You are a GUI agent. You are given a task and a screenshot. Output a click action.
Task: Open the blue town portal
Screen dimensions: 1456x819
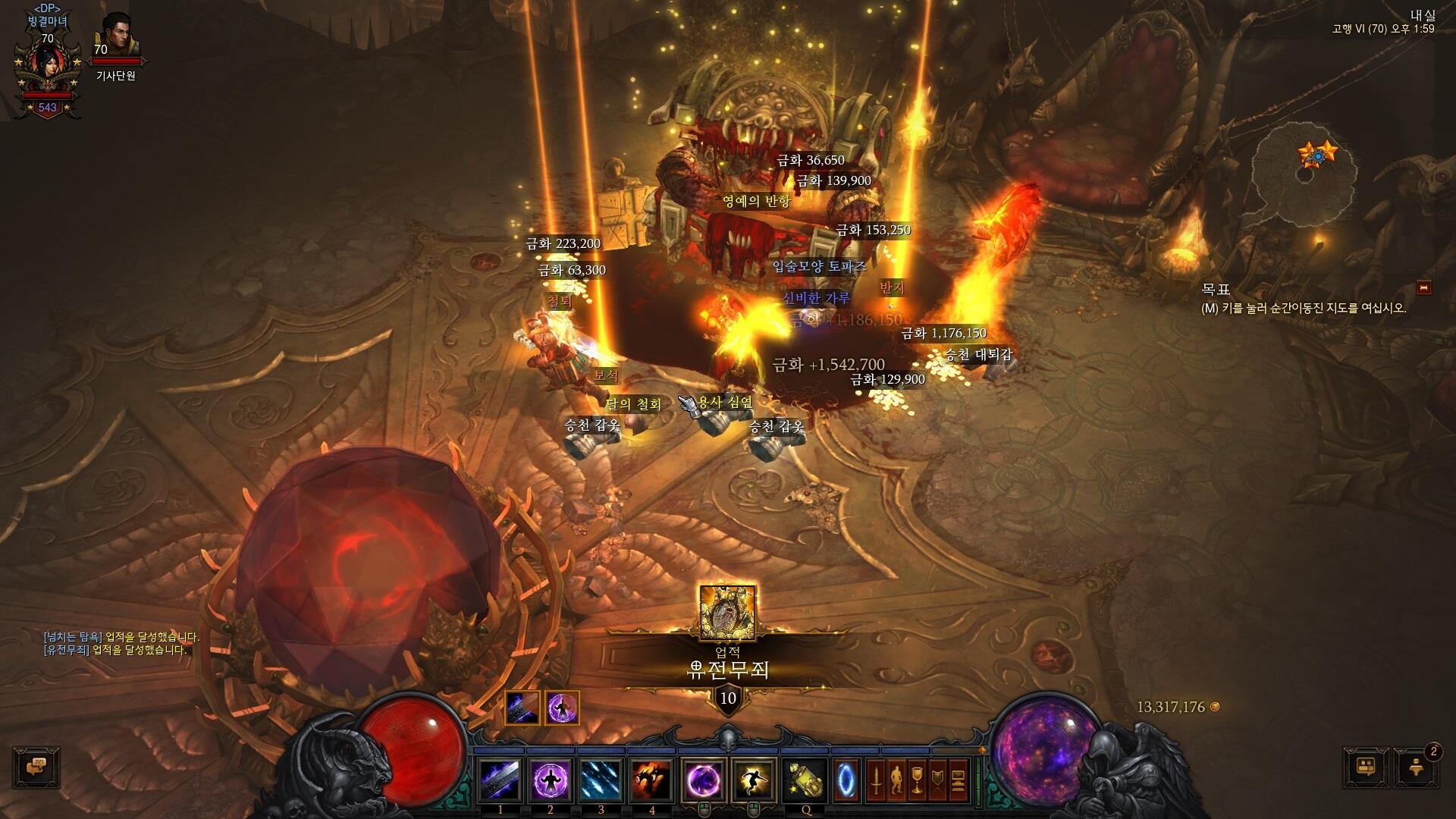pyautogui.click(x=846, y=780)
